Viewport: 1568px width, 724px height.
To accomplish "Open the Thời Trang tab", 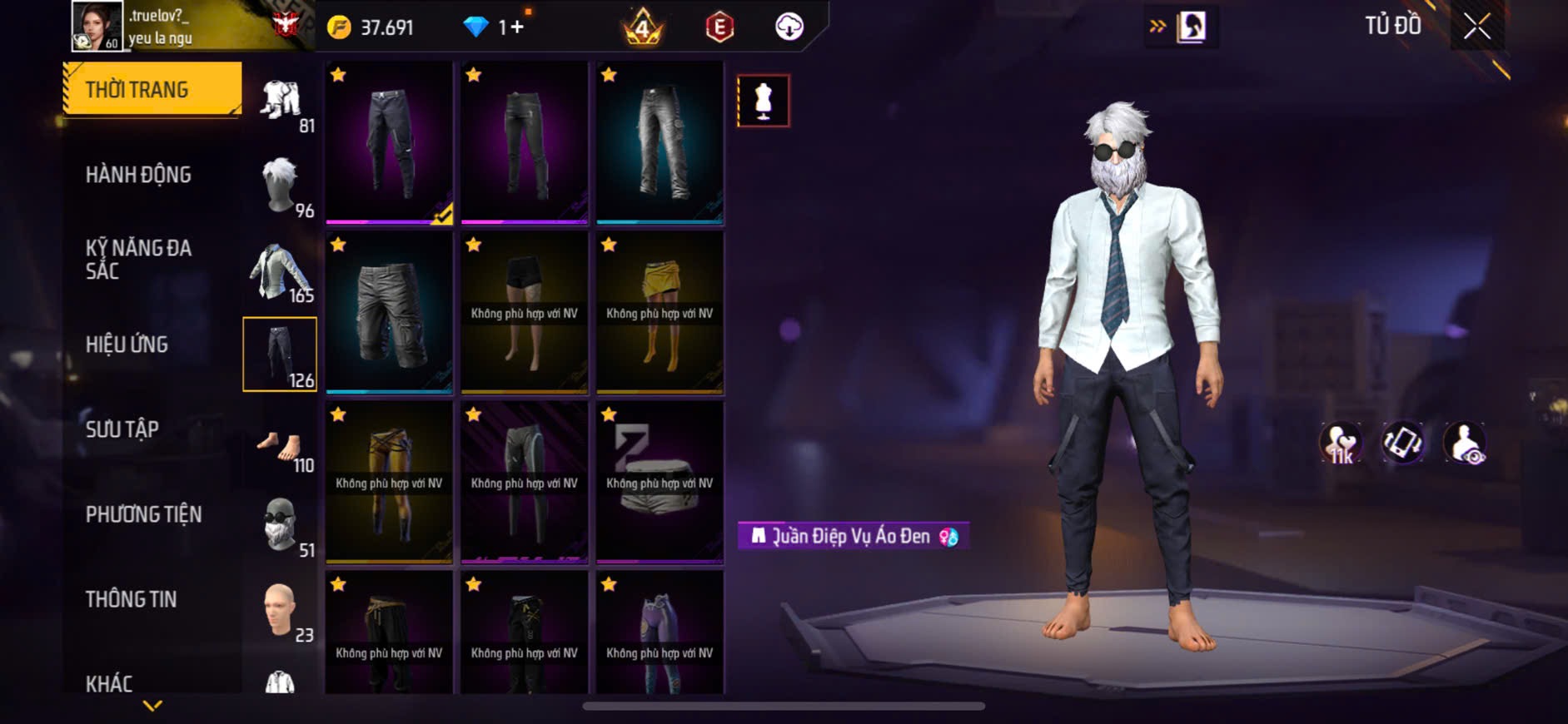I will (x=152, y=89).
